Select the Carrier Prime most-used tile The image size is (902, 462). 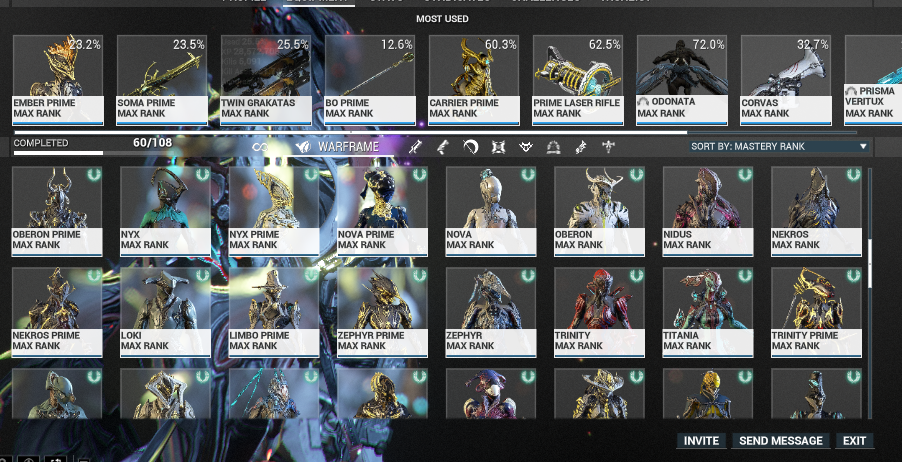[474, 80]
